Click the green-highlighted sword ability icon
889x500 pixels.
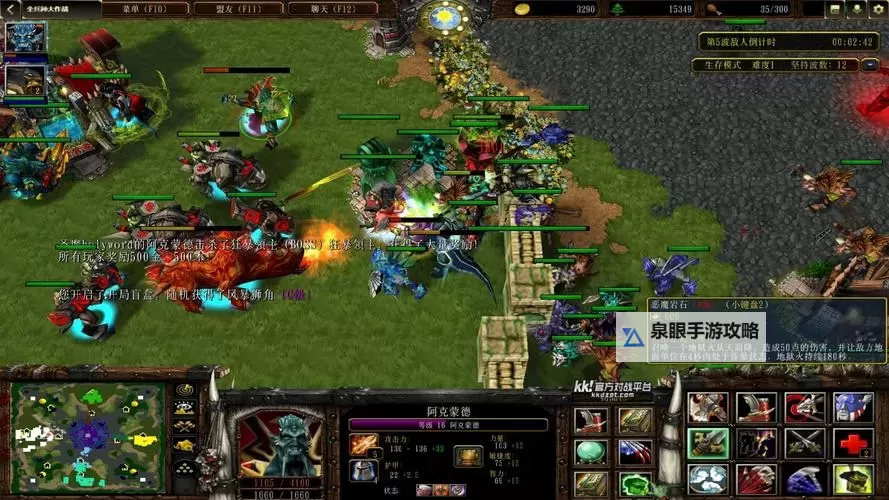pyautogui.click(x=707, y=443)
